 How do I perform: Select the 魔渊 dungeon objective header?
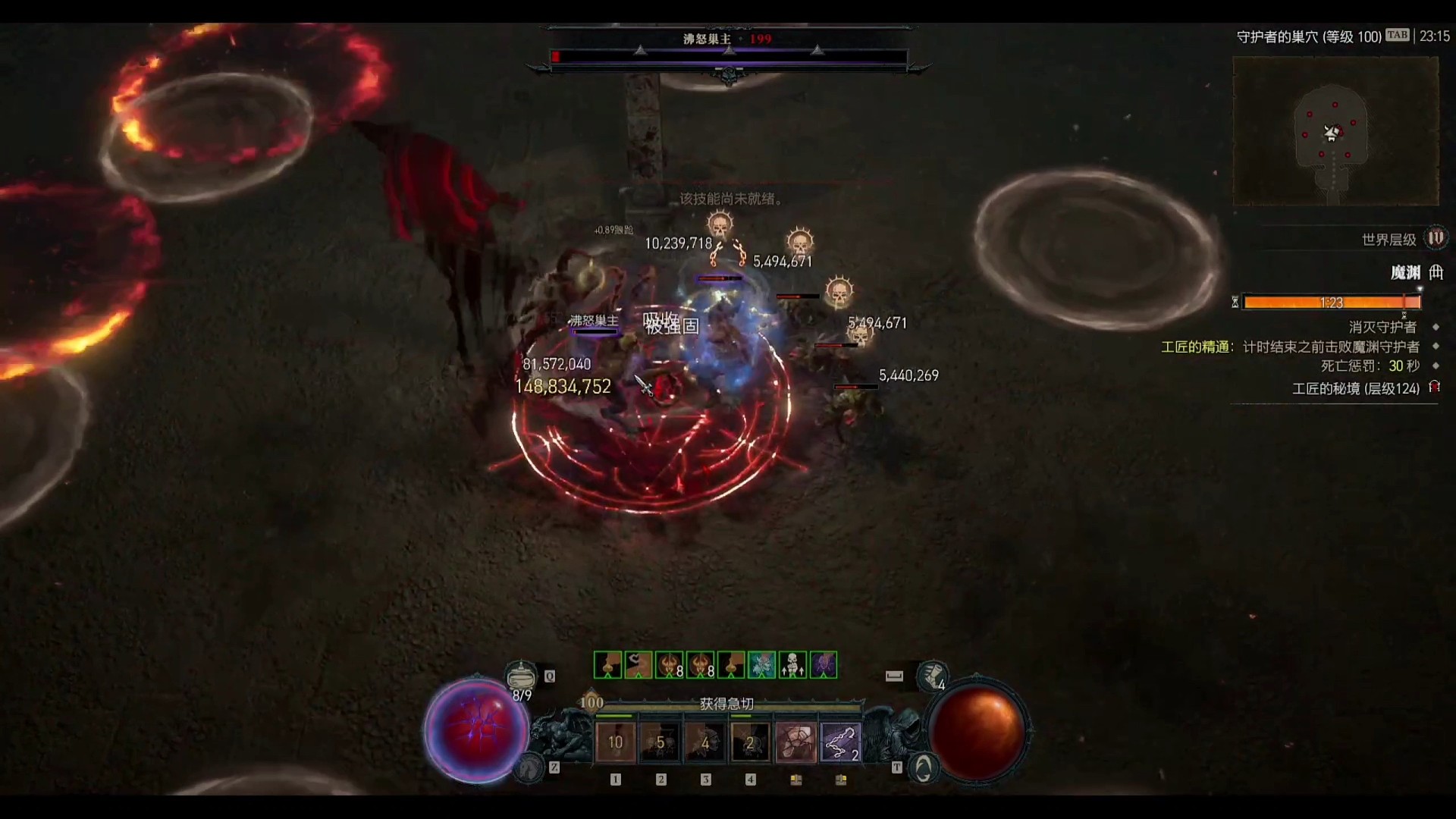point(1405,272)
